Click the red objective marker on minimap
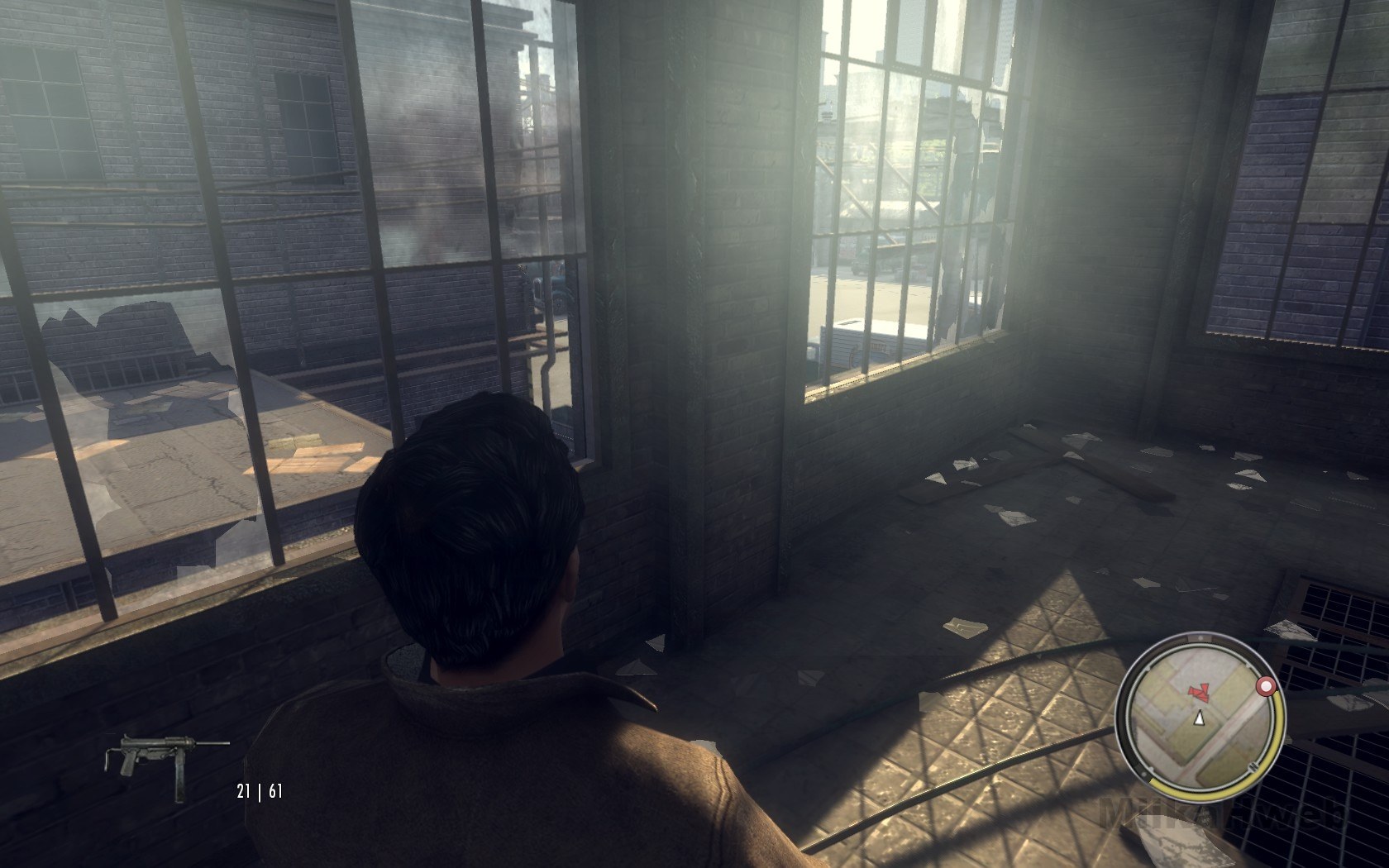1389x868 pixels. click(x=1264, y=687)
